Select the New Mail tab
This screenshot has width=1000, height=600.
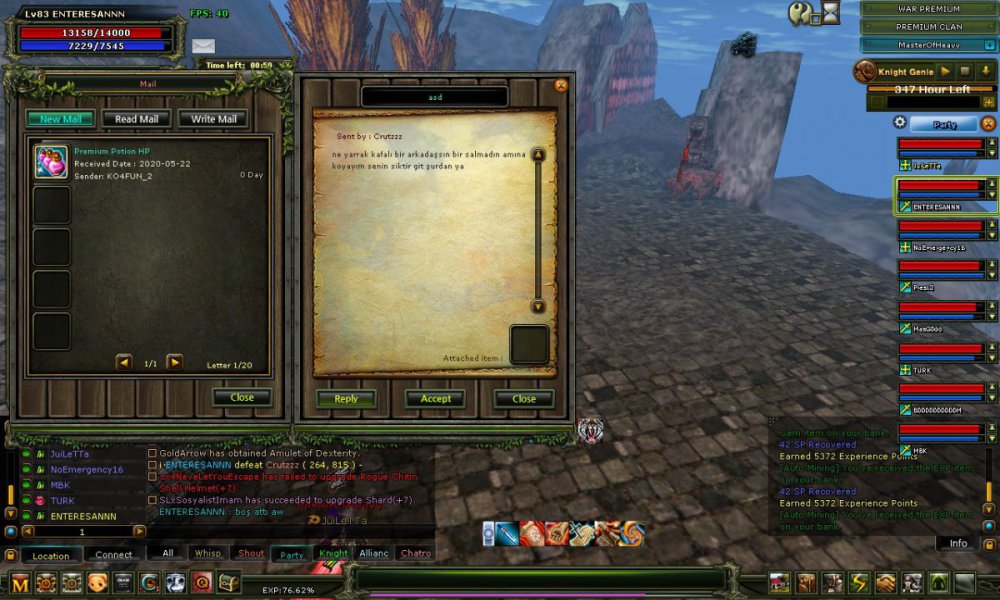pyautogui.click(x=60, y=119)
